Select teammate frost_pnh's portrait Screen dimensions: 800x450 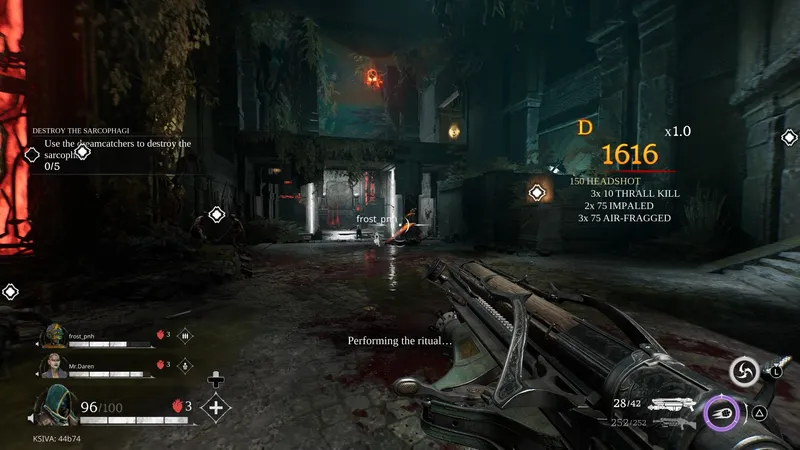point(54,335)
